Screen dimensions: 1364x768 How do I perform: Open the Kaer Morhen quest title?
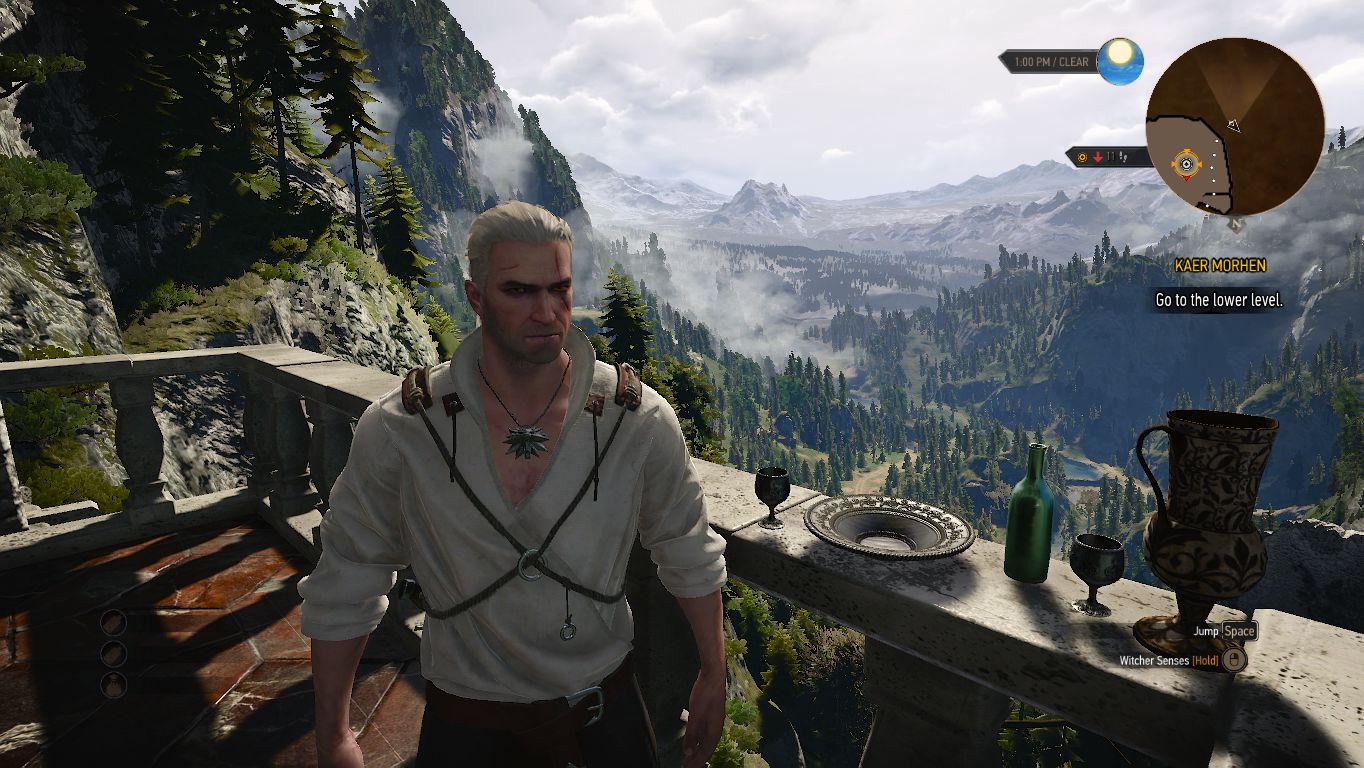1219,266
